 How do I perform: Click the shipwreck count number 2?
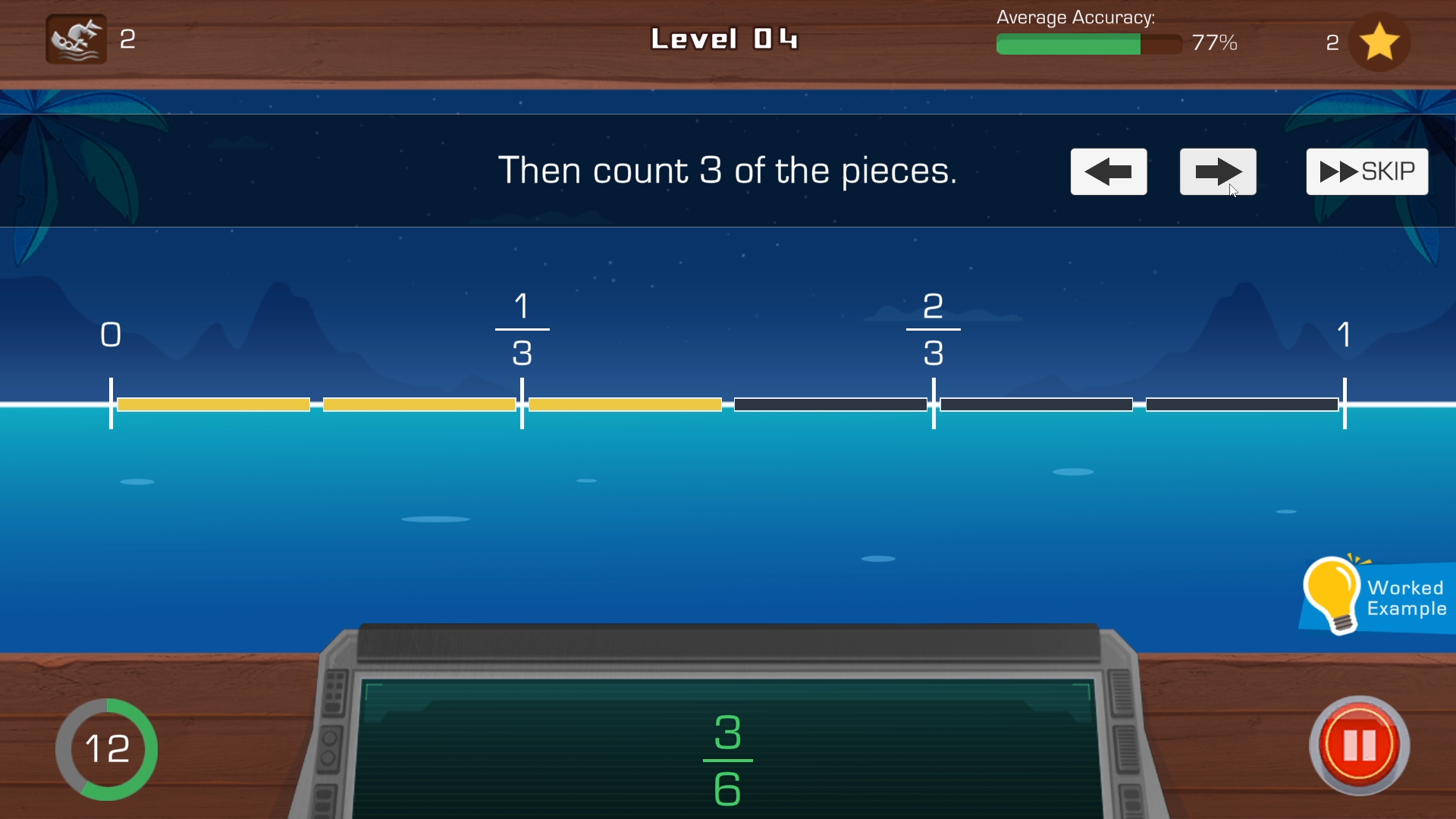point(127,40)
